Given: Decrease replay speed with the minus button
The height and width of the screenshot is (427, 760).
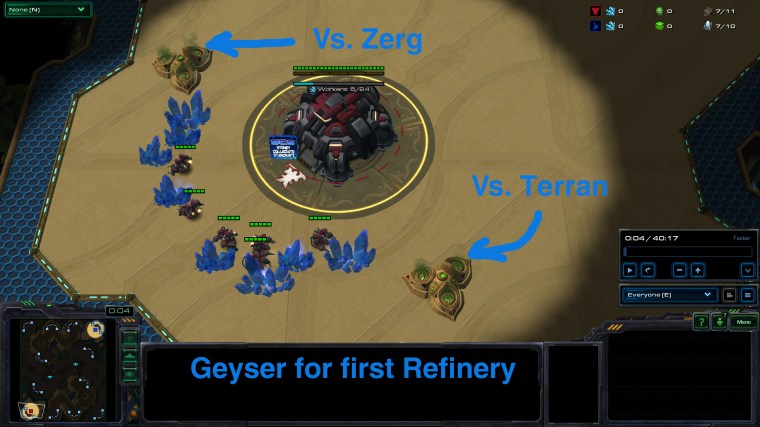Looking at the screenshot, I should [x=679, y=270].
